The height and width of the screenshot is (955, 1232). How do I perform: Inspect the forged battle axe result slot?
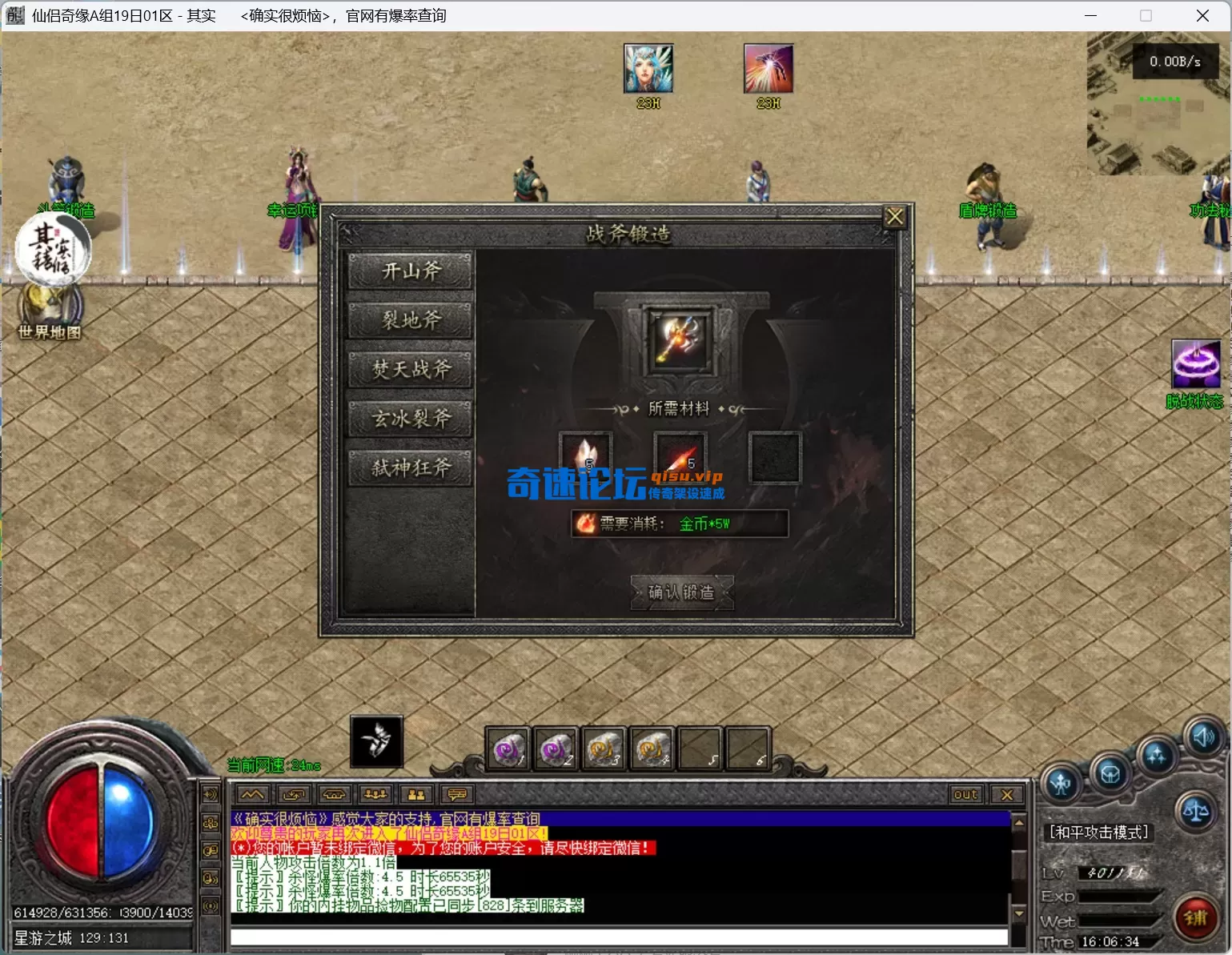pos(680,340)
